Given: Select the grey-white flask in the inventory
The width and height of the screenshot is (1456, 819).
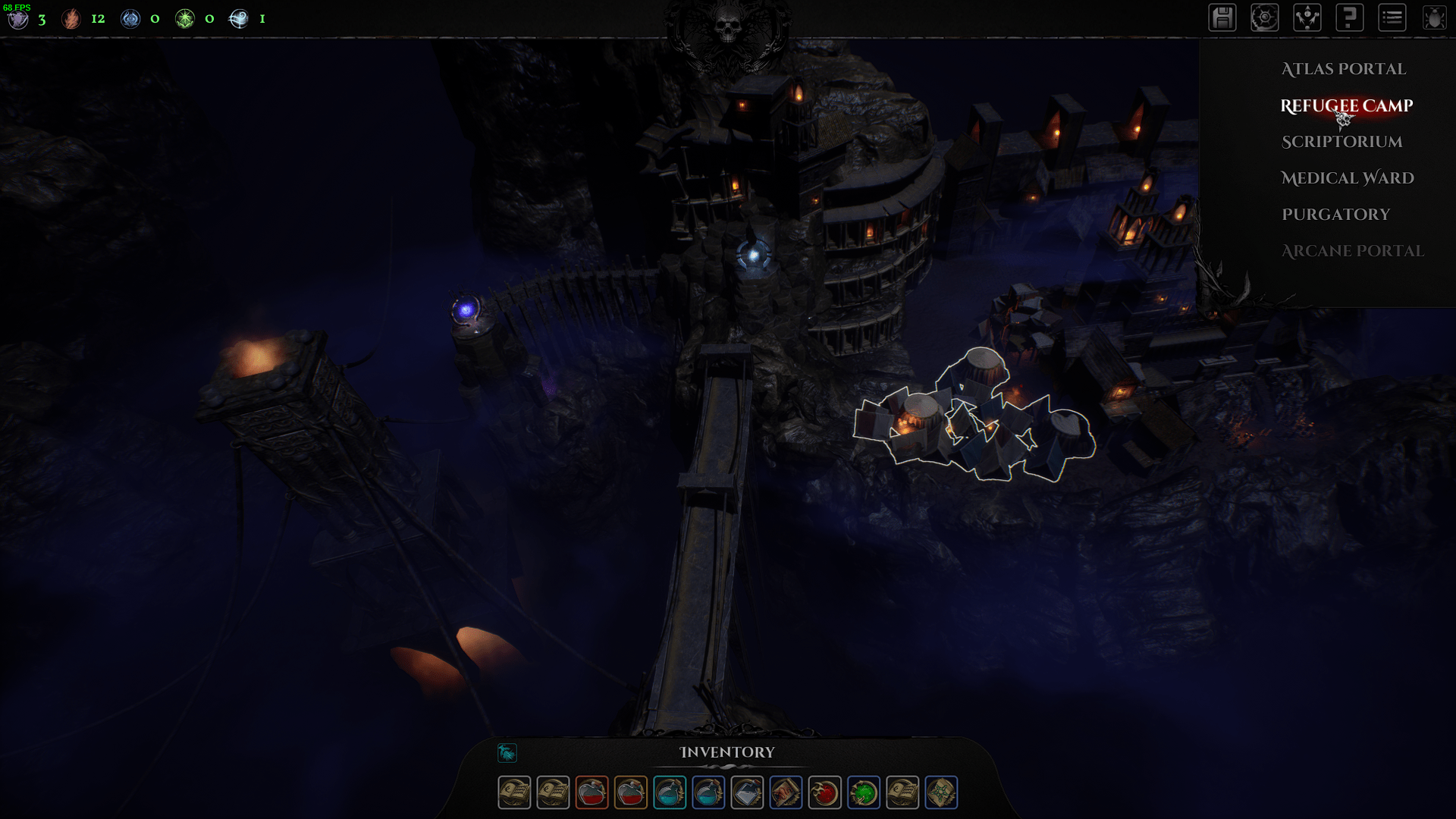Looking at the screenshot, I should (747, 793).
